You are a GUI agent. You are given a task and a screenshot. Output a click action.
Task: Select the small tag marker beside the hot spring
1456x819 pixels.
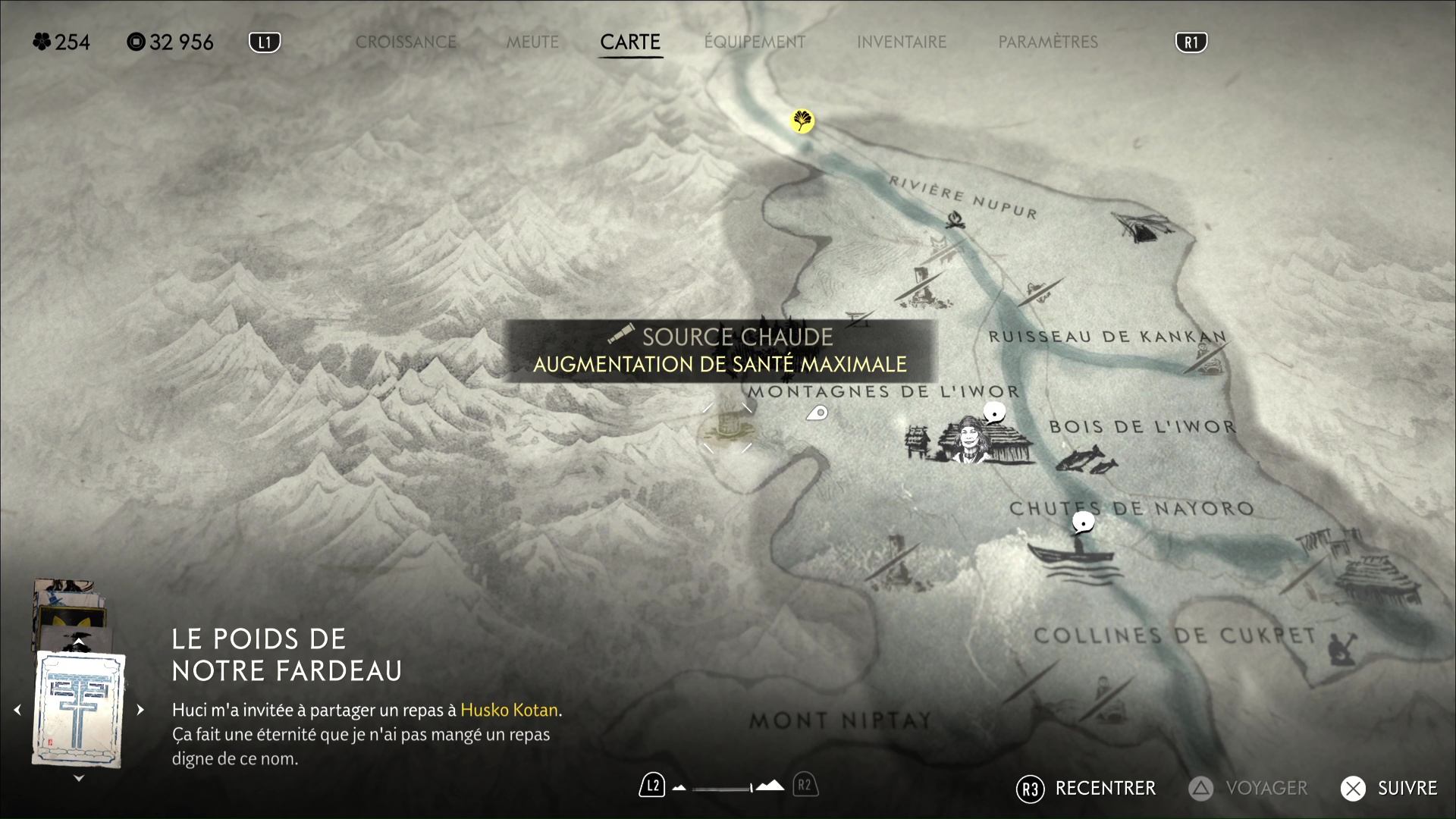817,413
